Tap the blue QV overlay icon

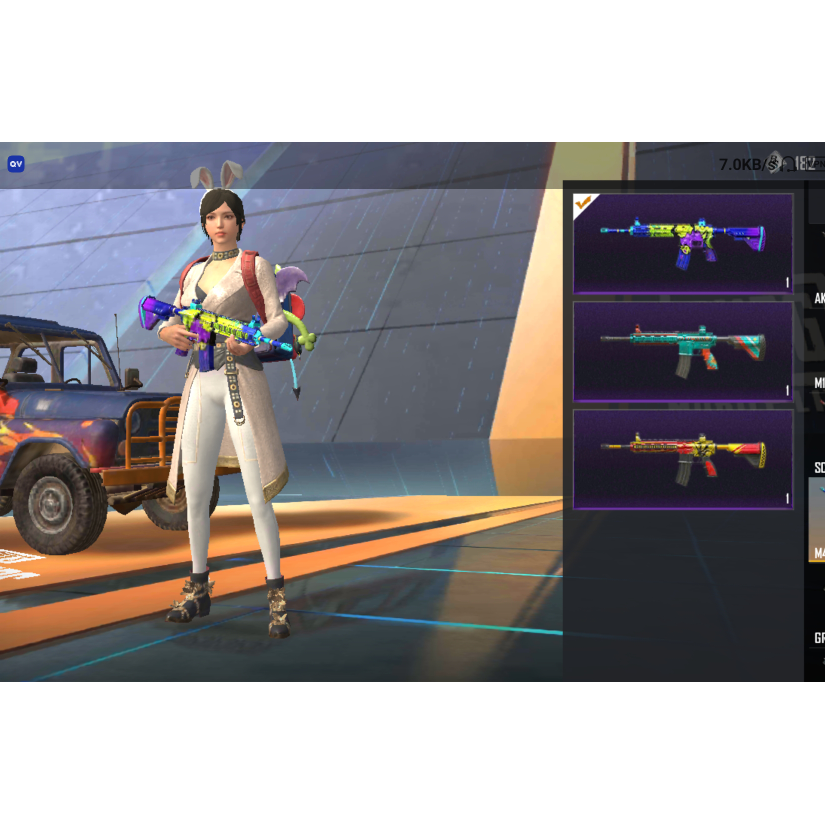(16, 164)
